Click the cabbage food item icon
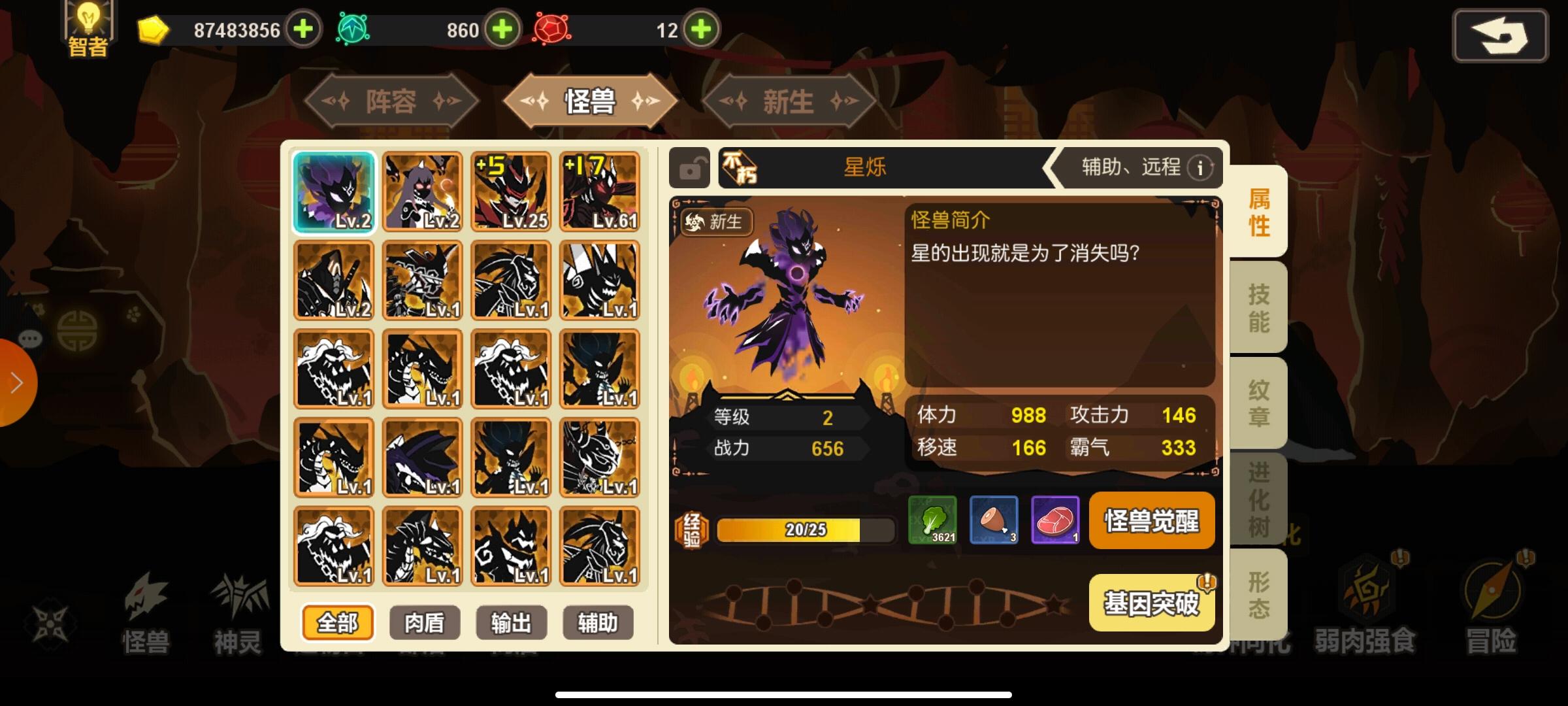Image resolution: width=1568 pixels, height=706 pixels. pyautogui.click(x=934, y=521)
